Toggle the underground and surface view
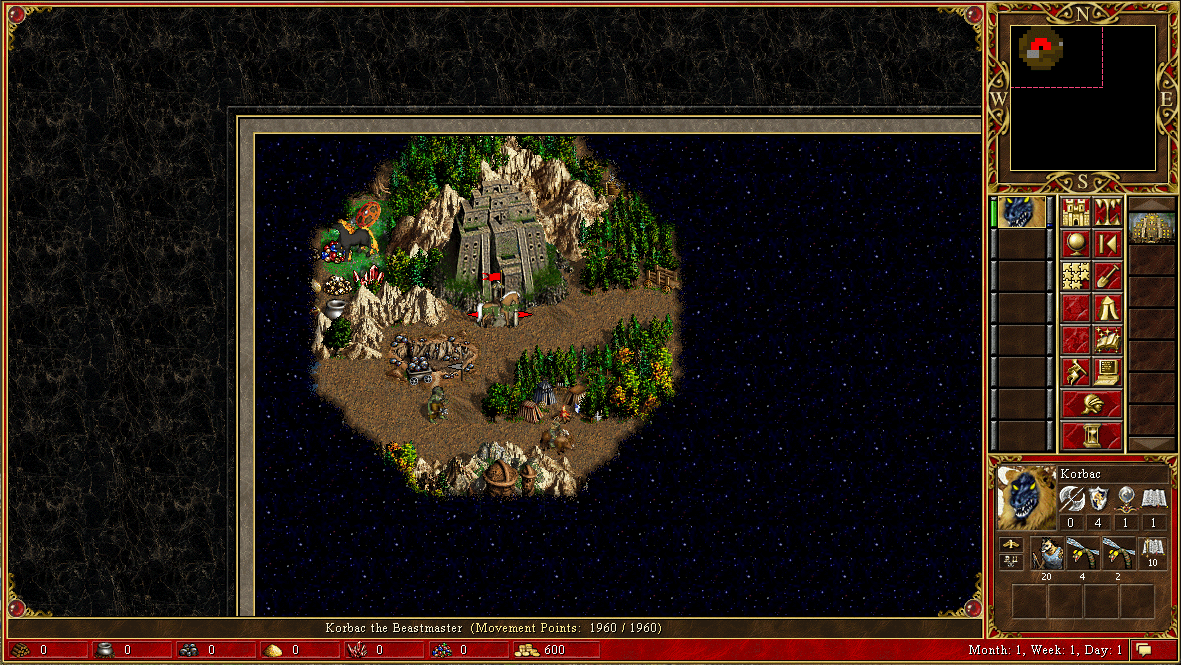 pyautogui.click(x=1107, y=212)
